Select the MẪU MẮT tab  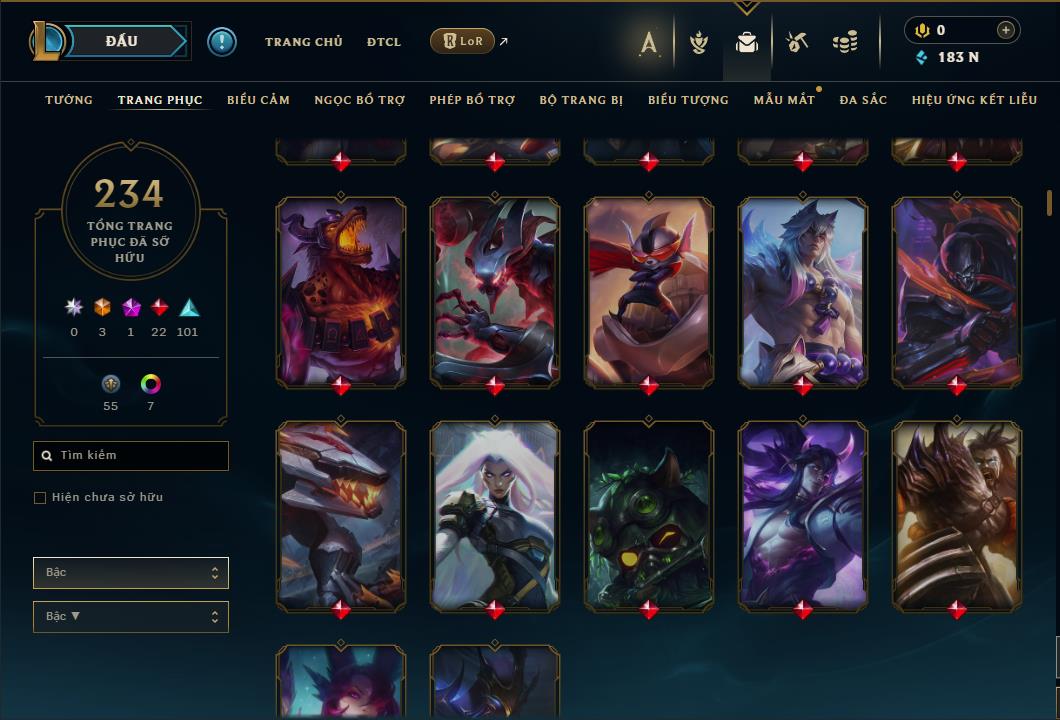tap(784, 100)
